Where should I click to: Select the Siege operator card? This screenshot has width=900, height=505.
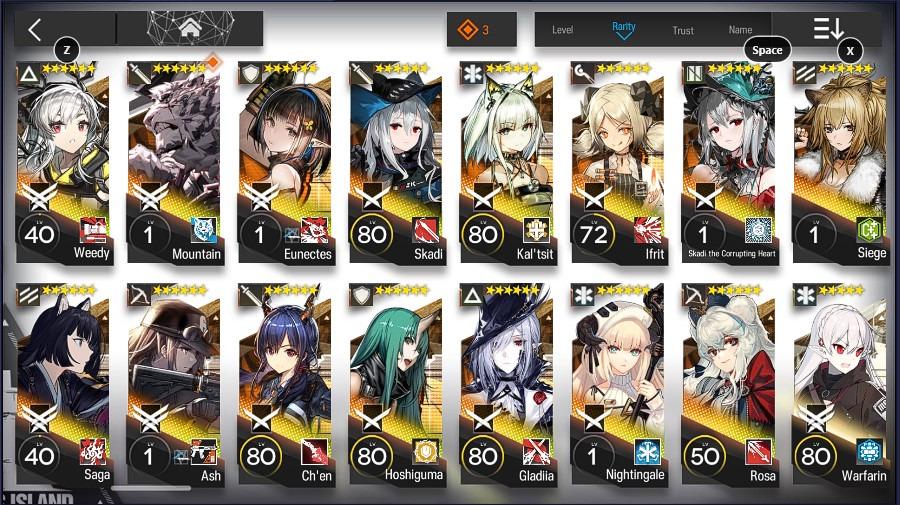click(x=840, y=160)
